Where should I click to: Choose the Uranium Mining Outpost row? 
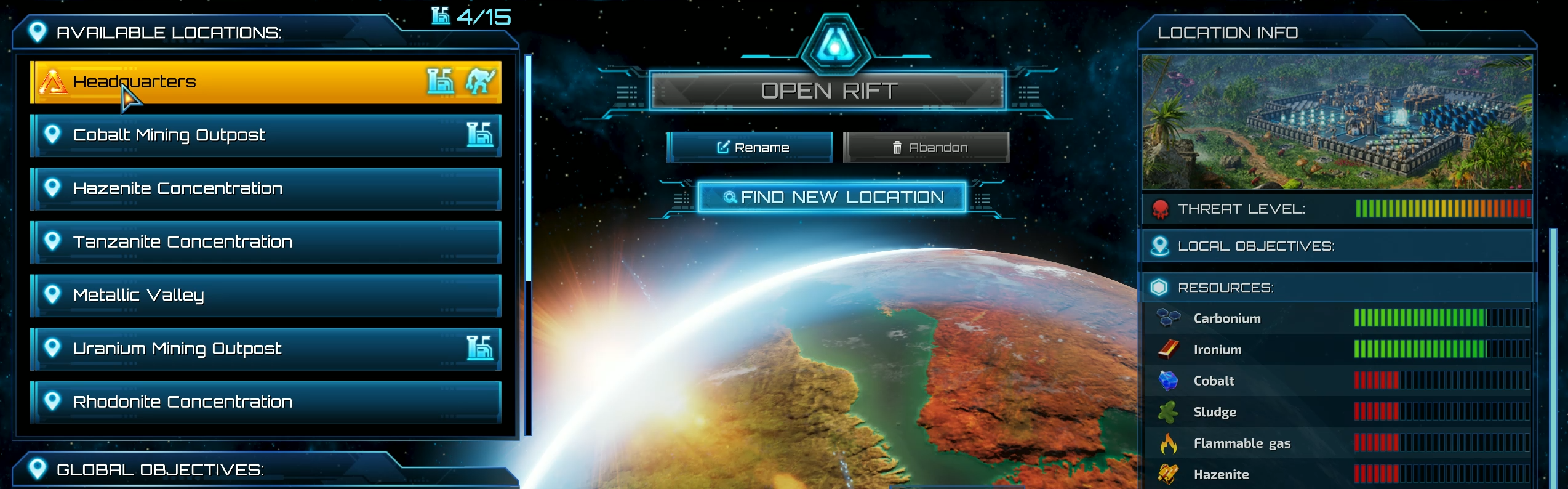pyautogui.click(x=265, y=349)
